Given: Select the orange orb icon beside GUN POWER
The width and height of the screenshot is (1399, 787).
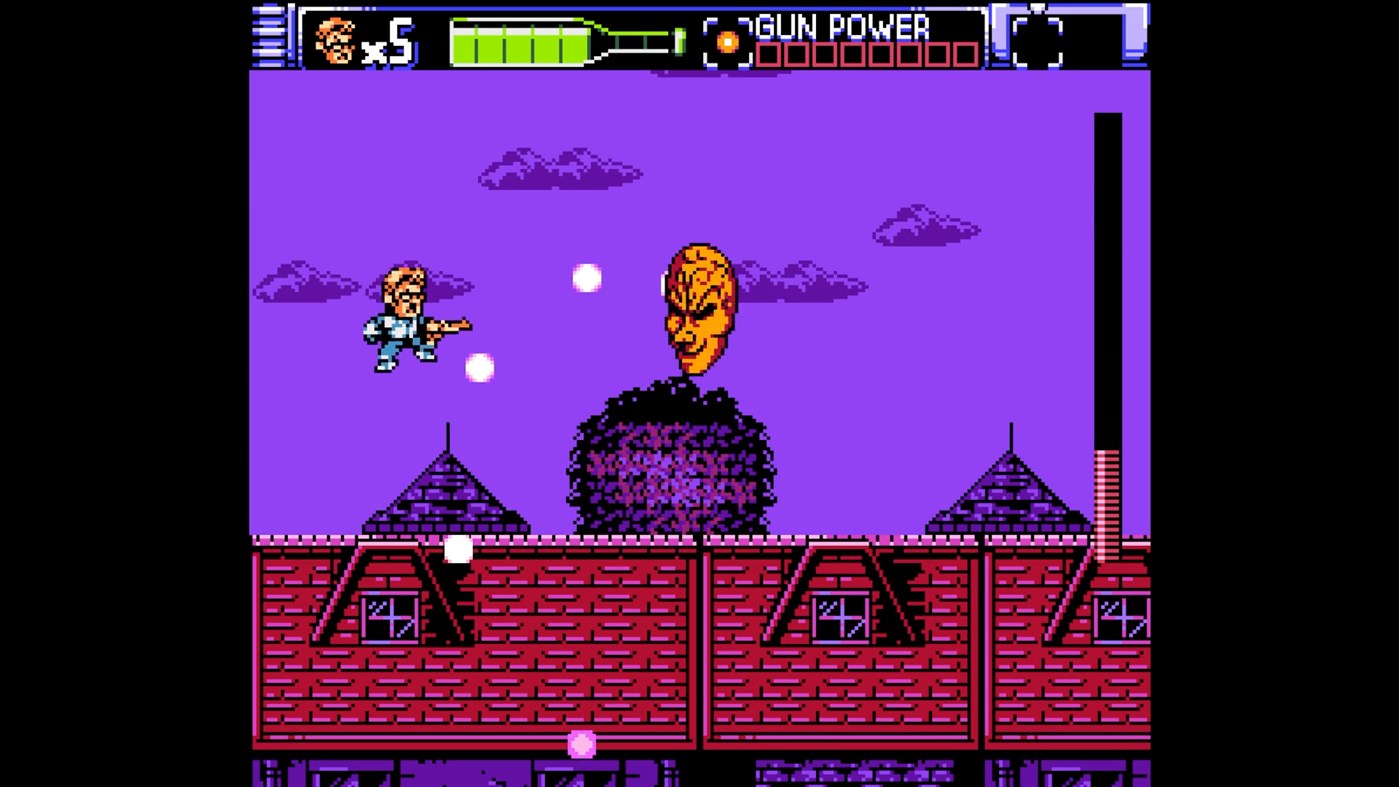Looking at the screenshot, I should 727,41.
